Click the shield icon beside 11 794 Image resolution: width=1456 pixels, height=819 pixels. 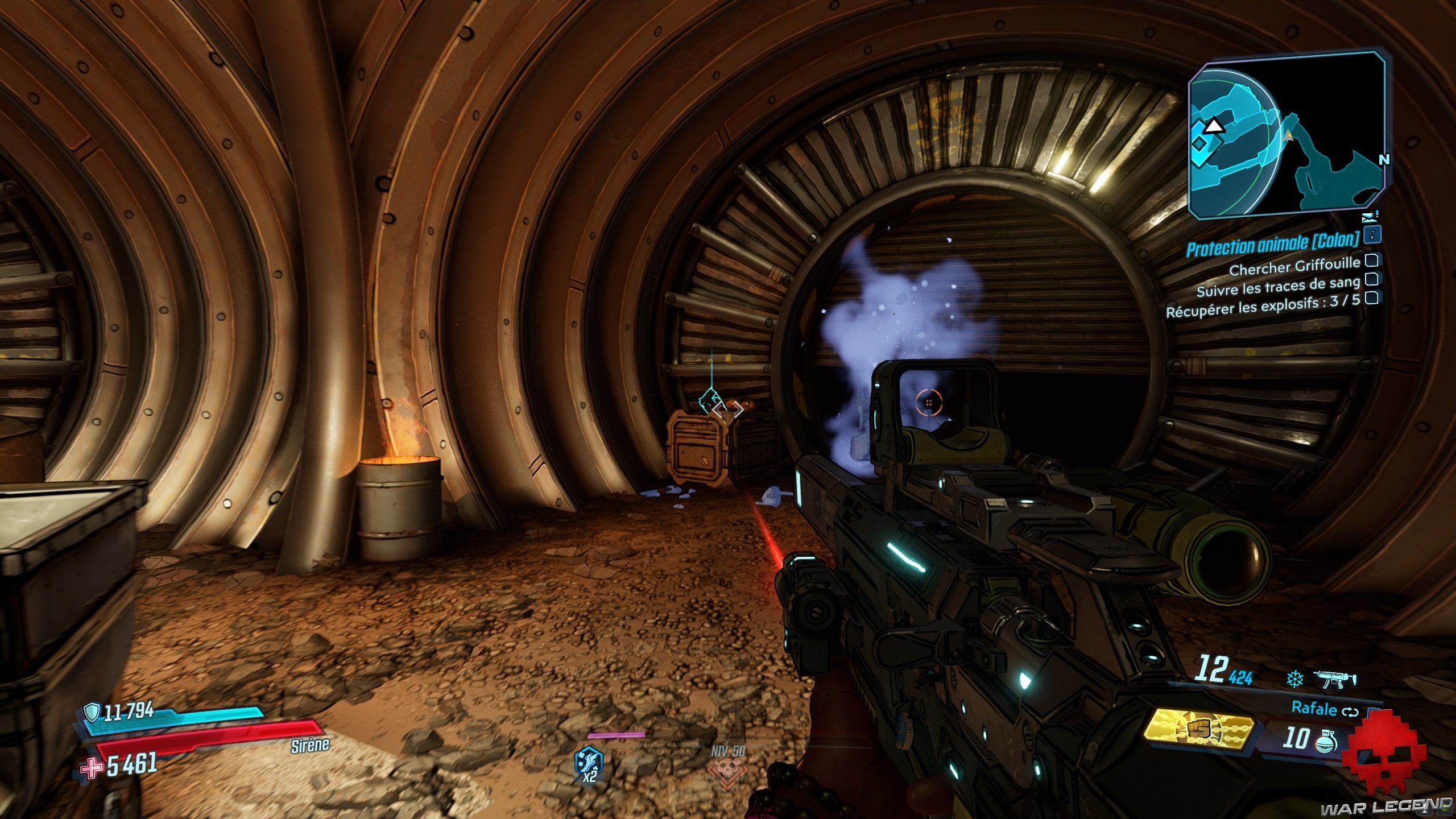[x=92, y=711]
